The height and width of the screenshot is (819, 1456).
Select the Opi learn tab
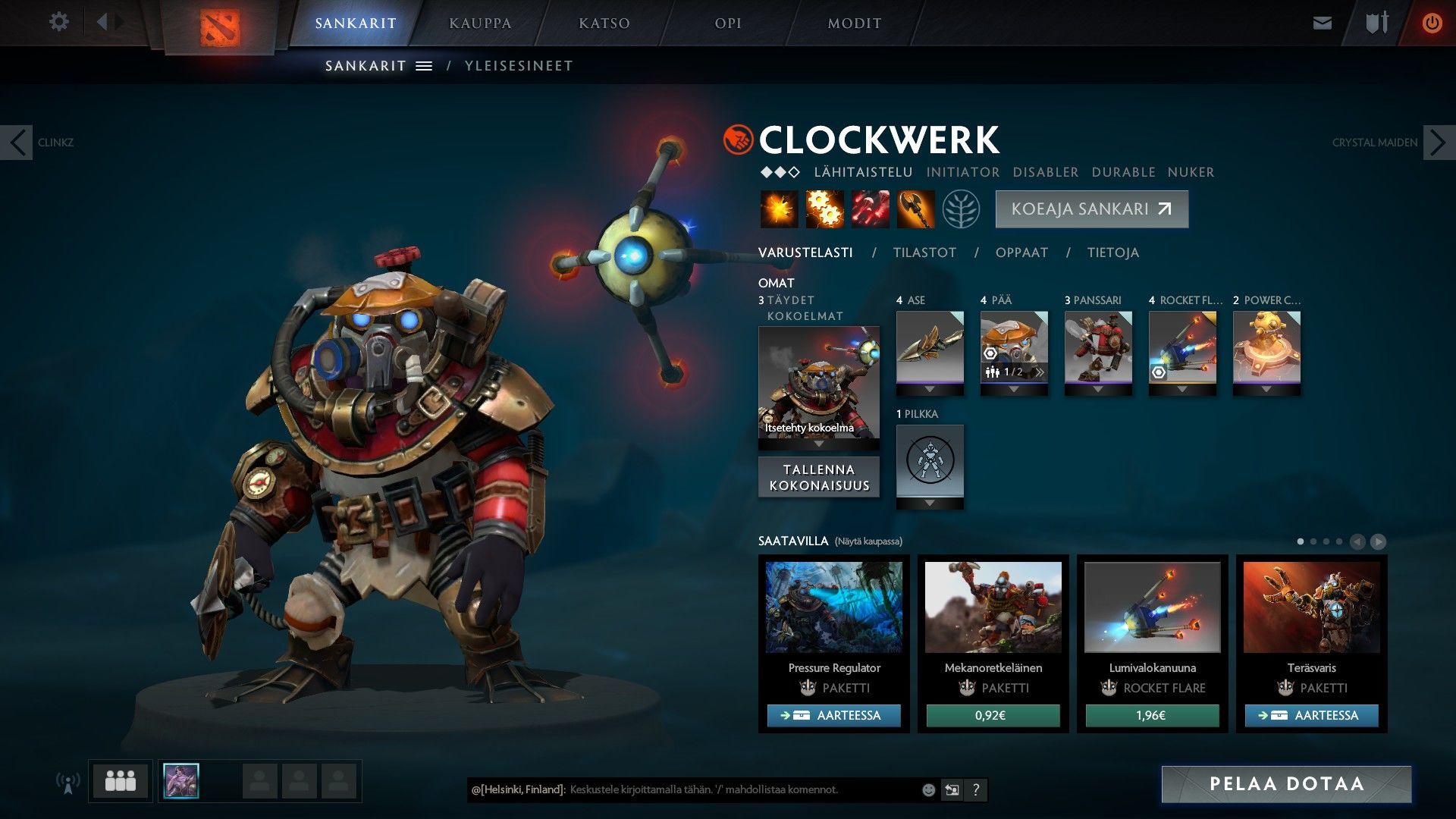point(728,24)
